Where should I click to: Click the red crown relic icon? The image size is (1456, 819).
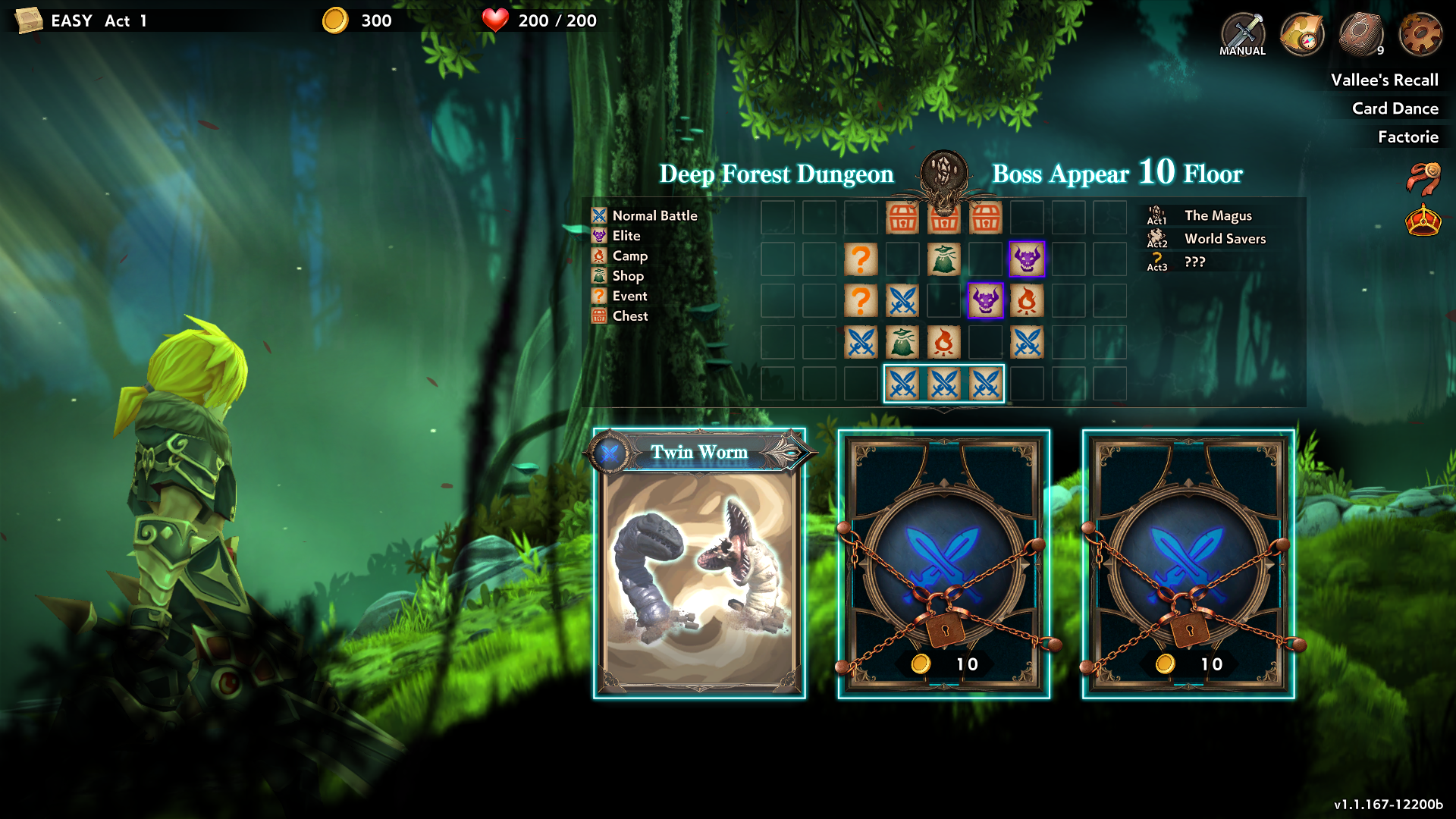(1423, 221)
